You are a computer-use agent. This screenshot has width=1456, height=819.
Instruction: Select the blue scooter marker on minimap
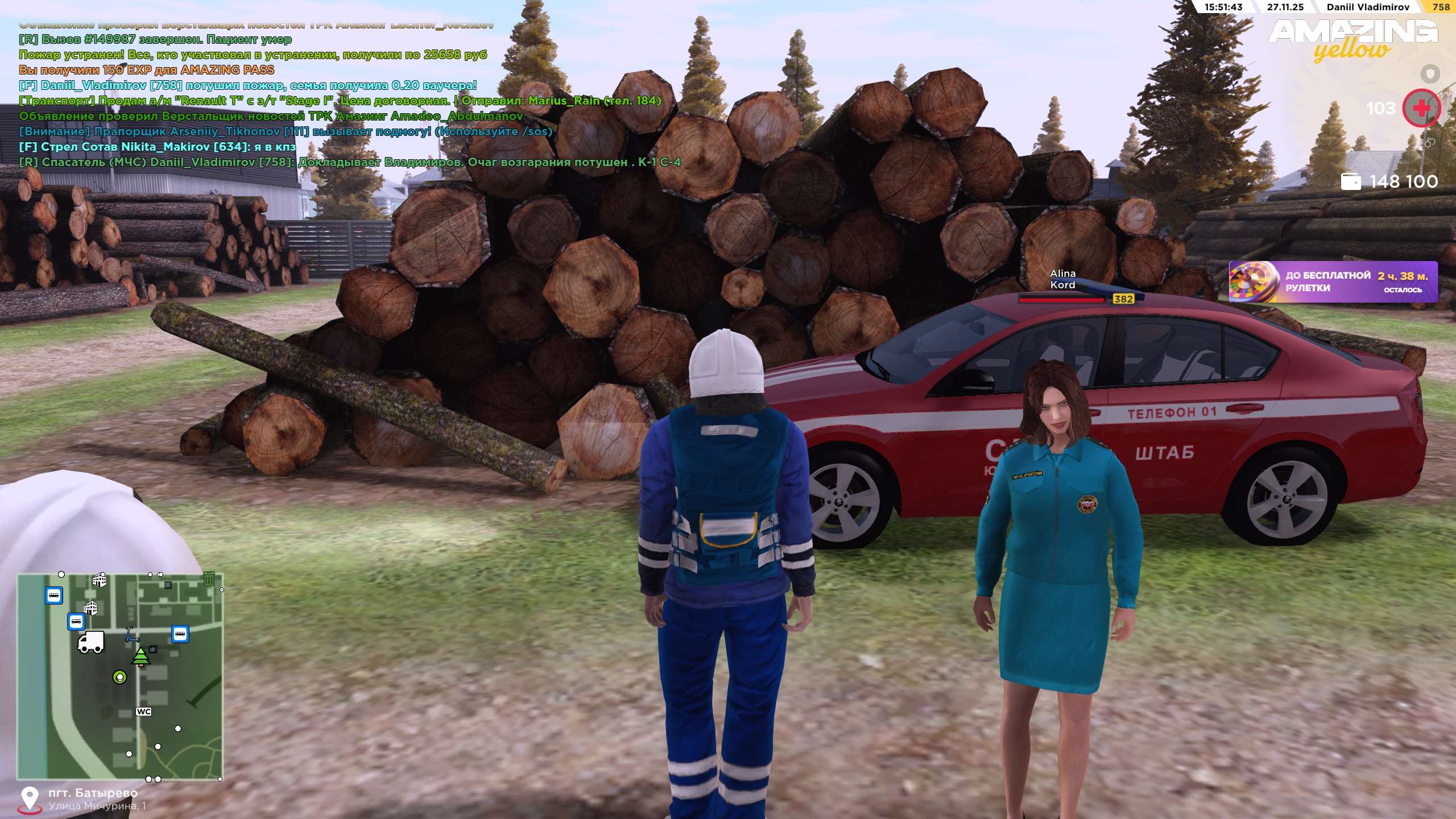[132, 635]
